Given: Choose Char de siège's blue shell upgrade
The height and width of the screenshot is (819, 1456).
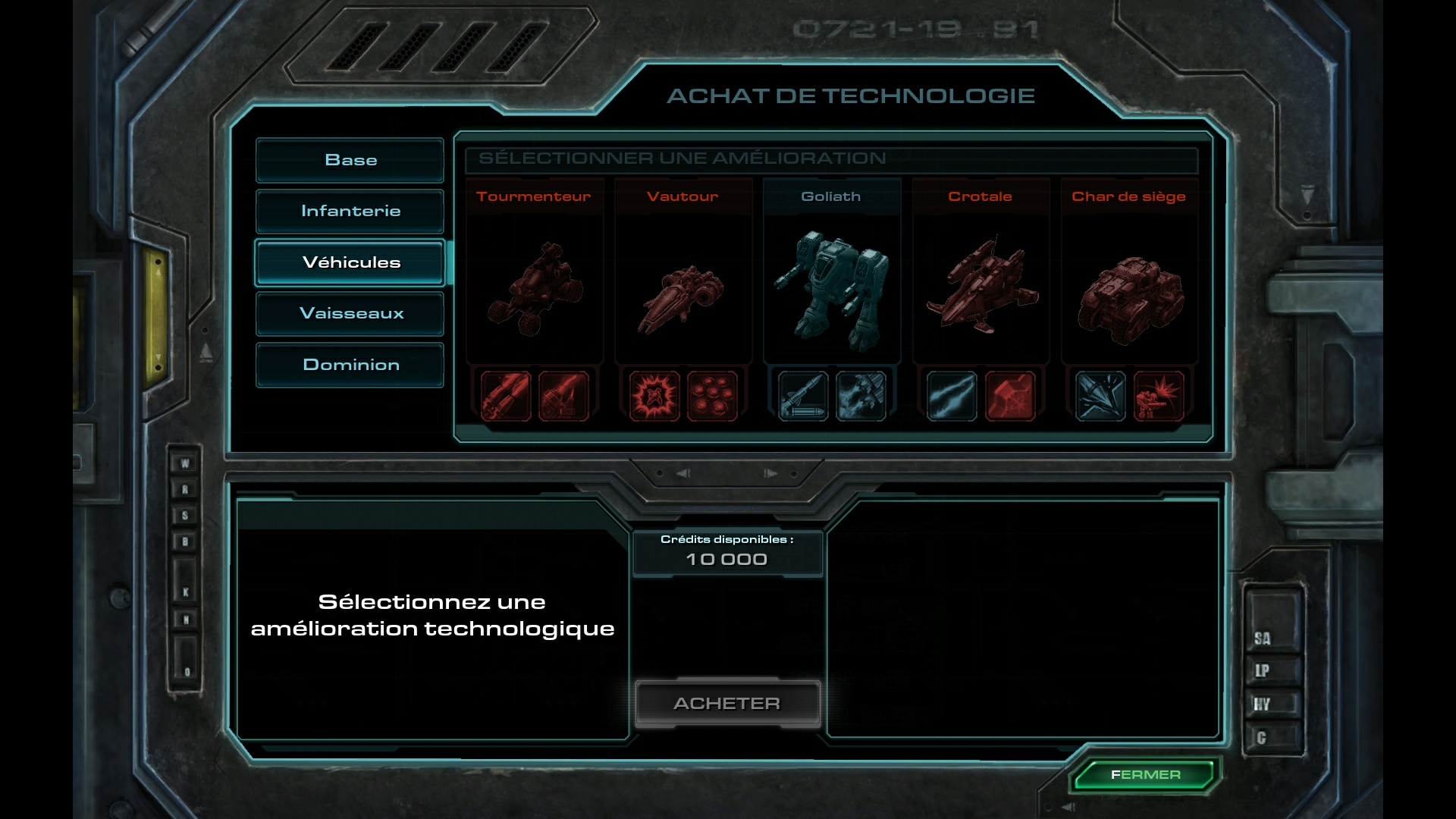Looking at the screenshot, I should pos(1100,395).
